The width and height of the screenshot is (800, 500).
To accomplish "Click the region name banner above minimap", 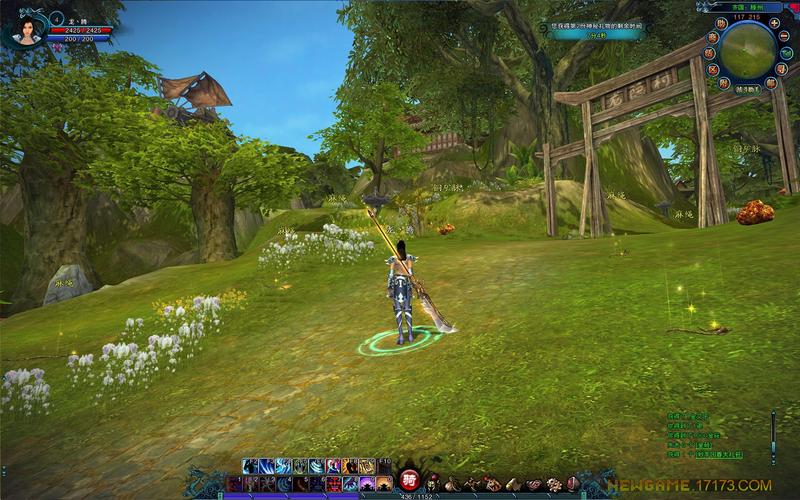I will coord(748,7).
